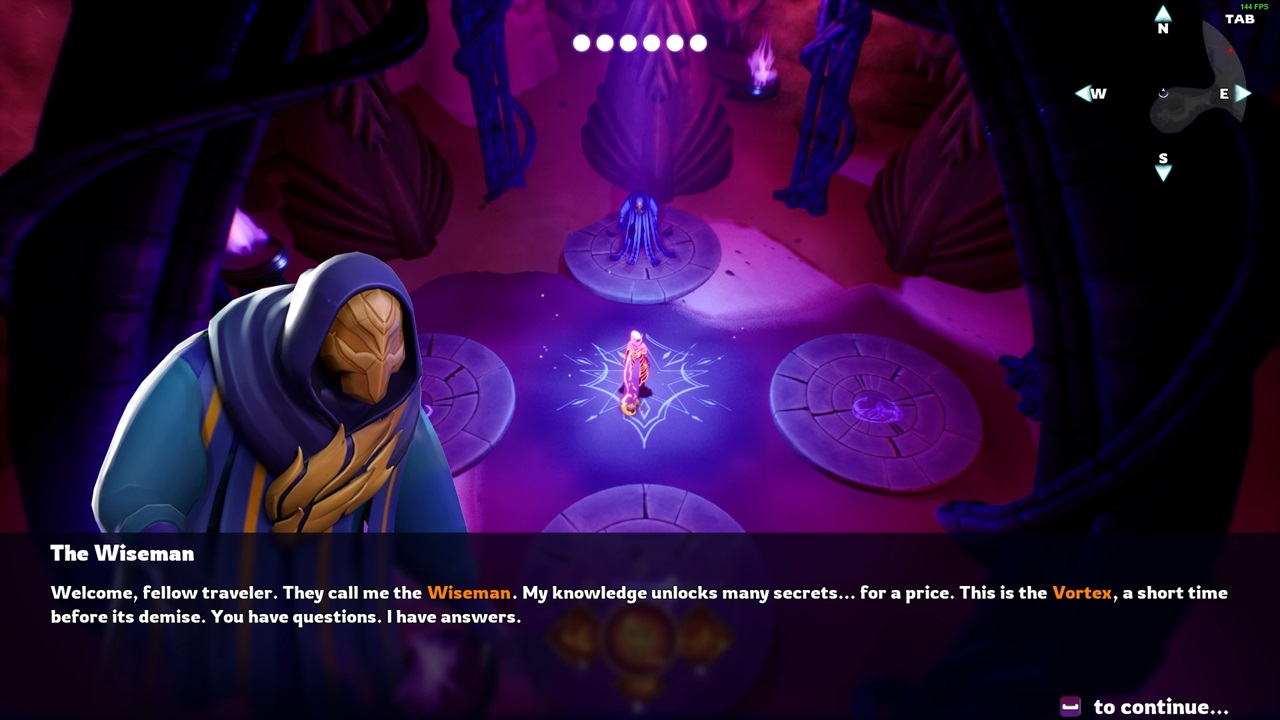Choose the east compass arrow
Screen dimensions: 1280x720
click(1243, 93)
